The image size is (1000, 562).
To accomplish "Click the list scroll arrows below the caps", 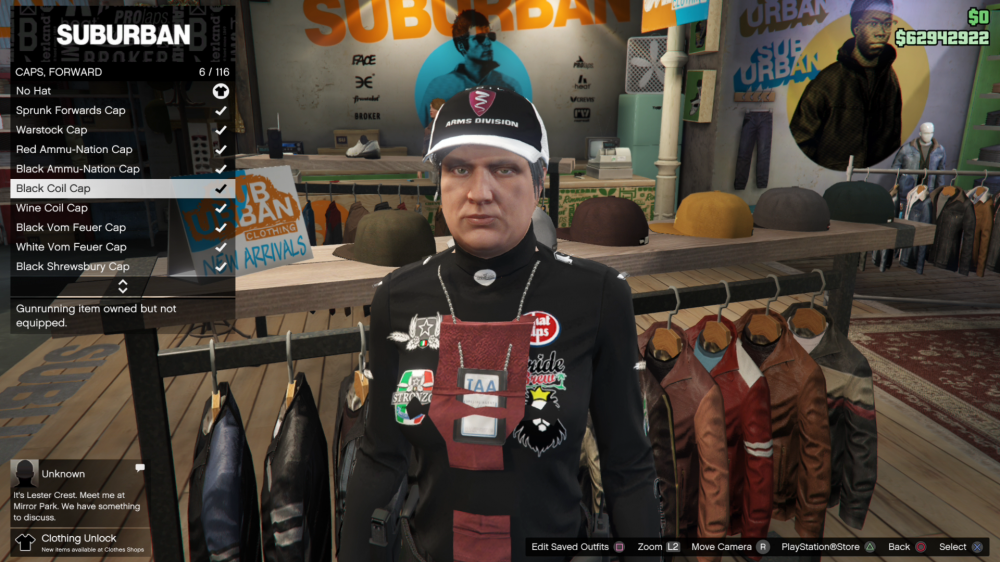I will point(122,286).
